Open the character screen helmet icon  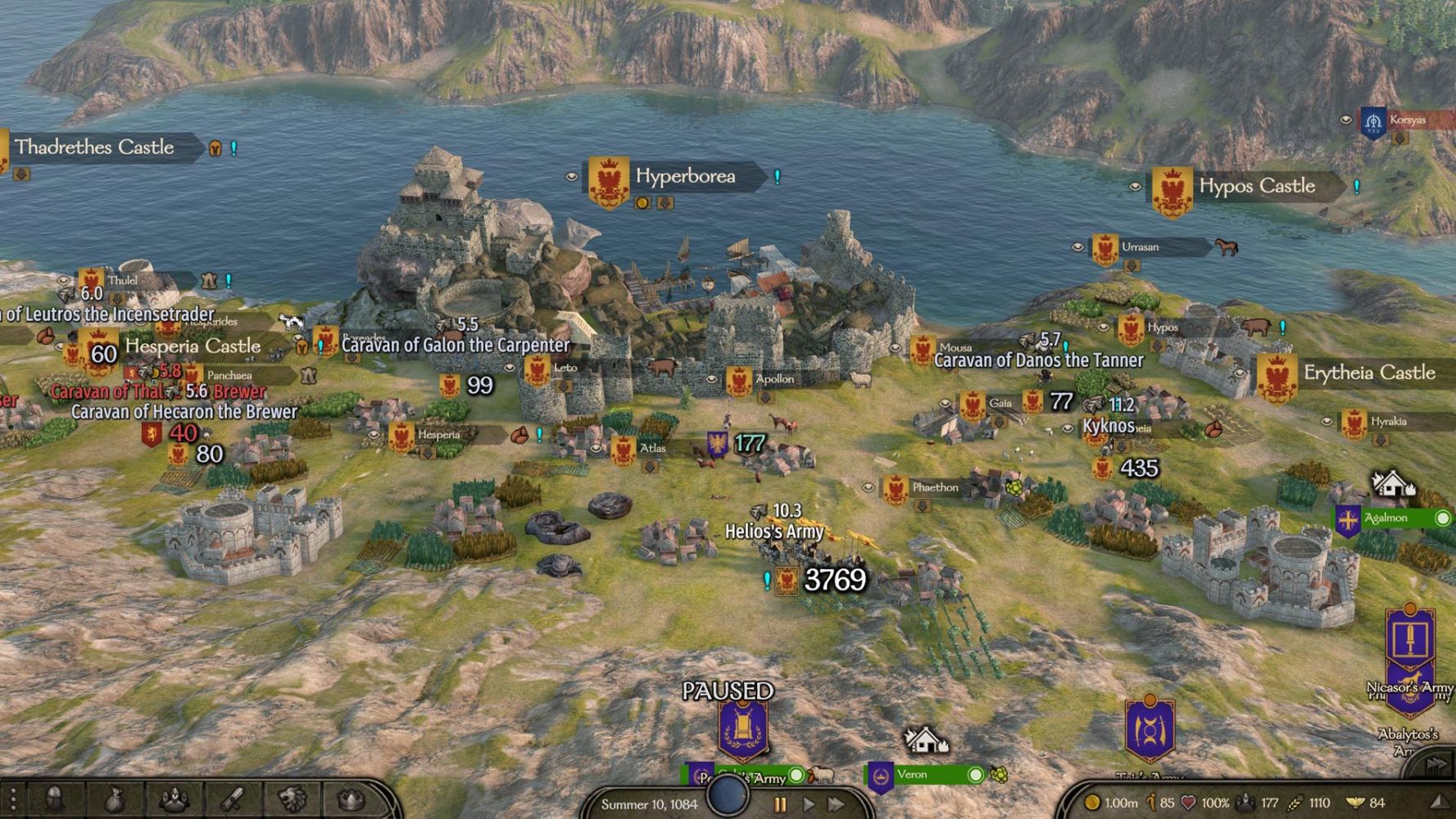coord(56,800)
